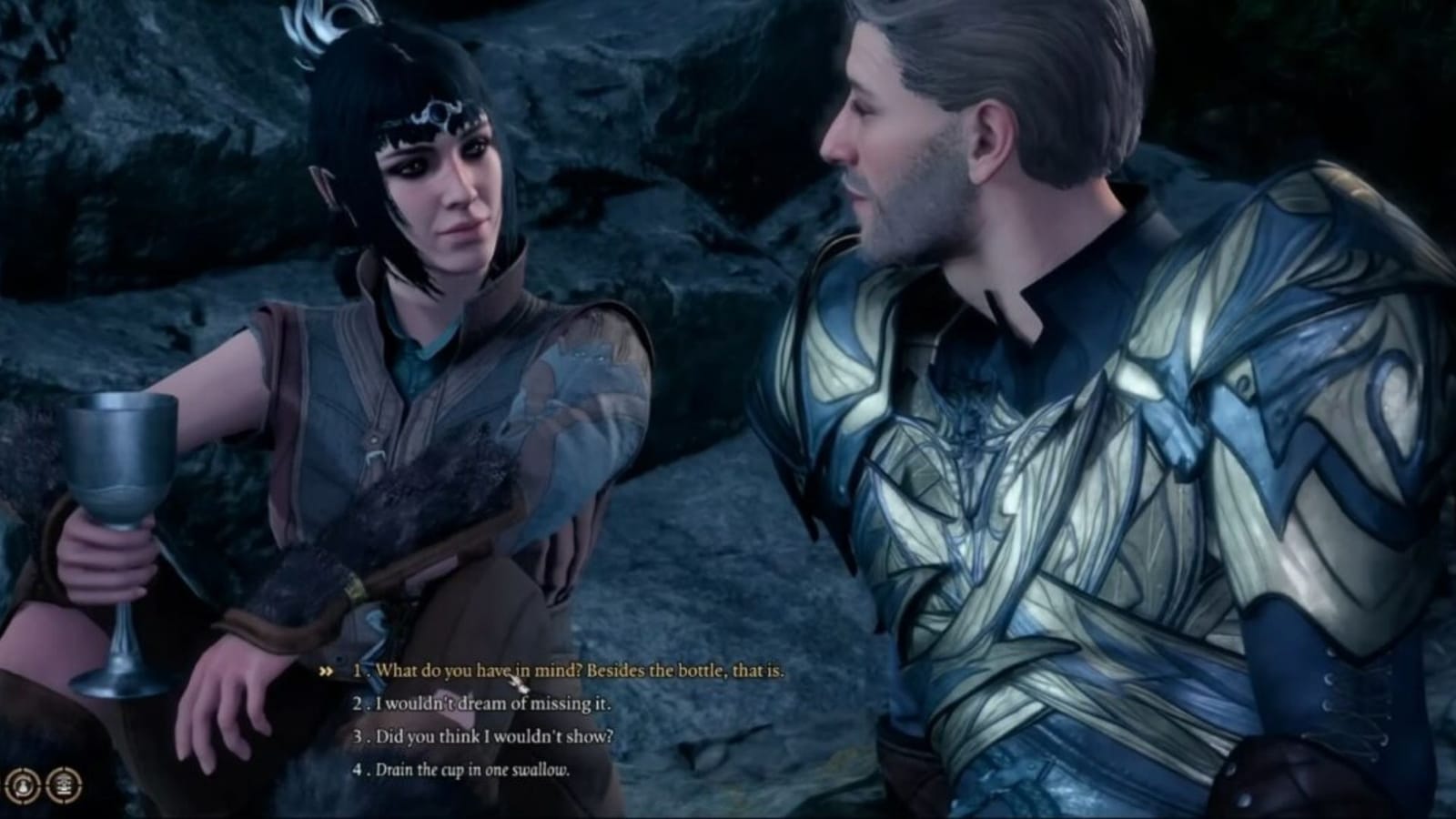Click the number 2 before the second reply
The image size is (1456, 819).
point(357,704)
